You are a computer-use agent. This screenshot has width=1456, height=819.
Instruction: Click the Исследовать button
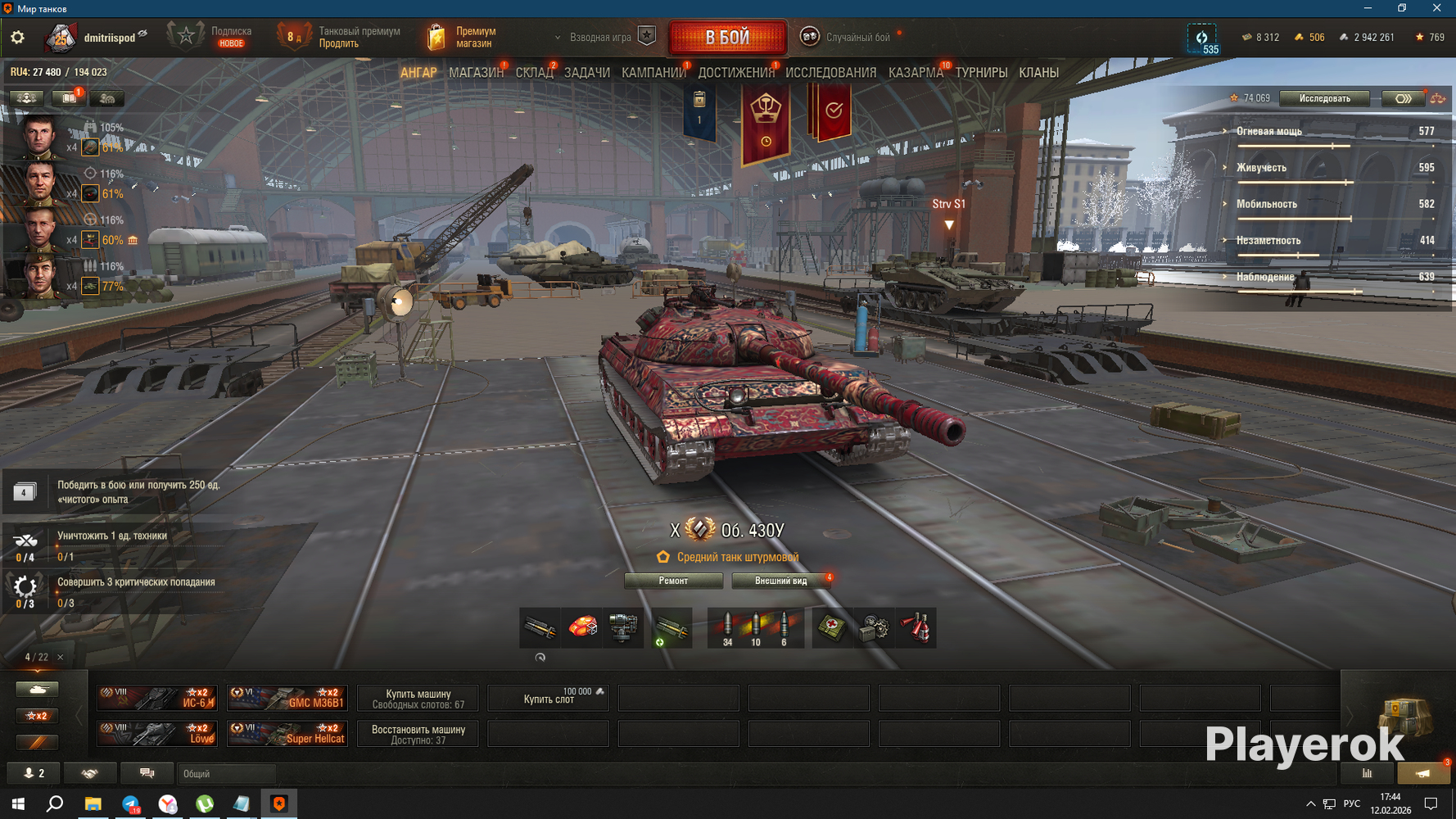tap(1324, 98)
